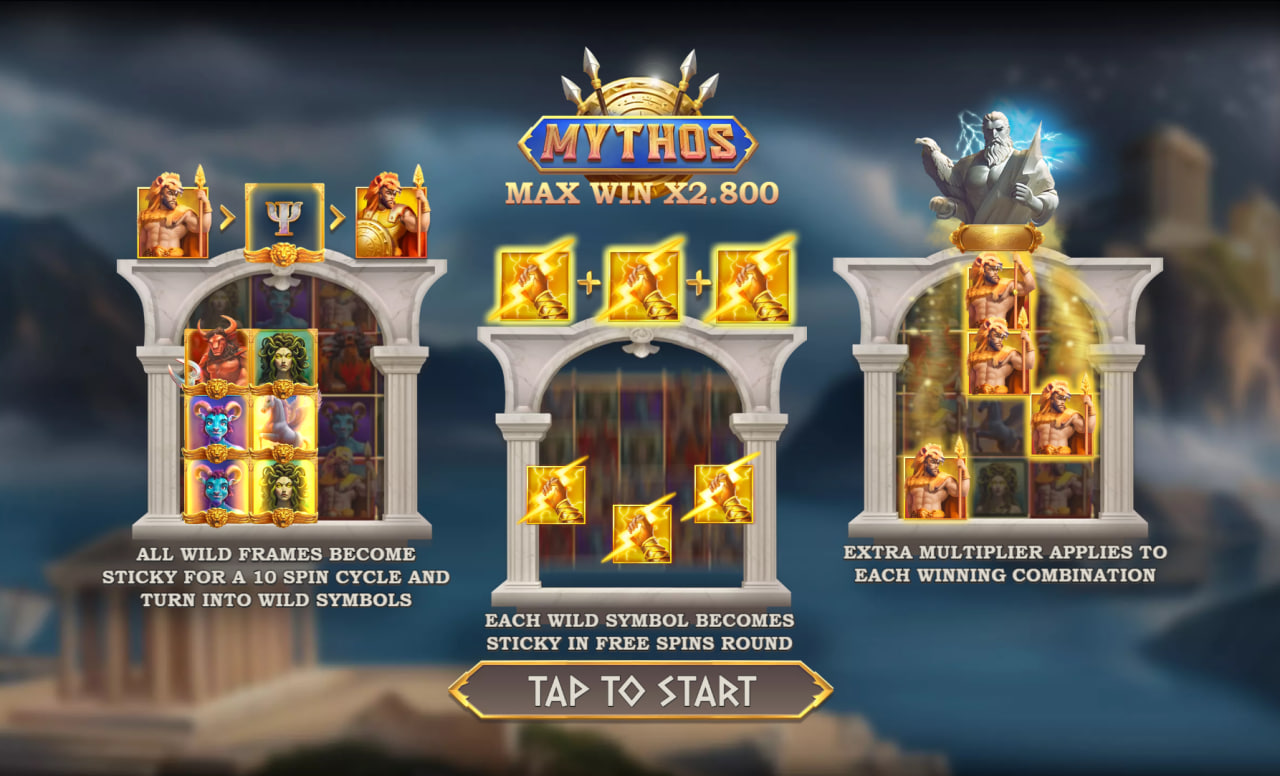Click the golden lion head on the left arch
This screenshot has height=776, width=1280.
pyautogui.click(x=283, y=255)
